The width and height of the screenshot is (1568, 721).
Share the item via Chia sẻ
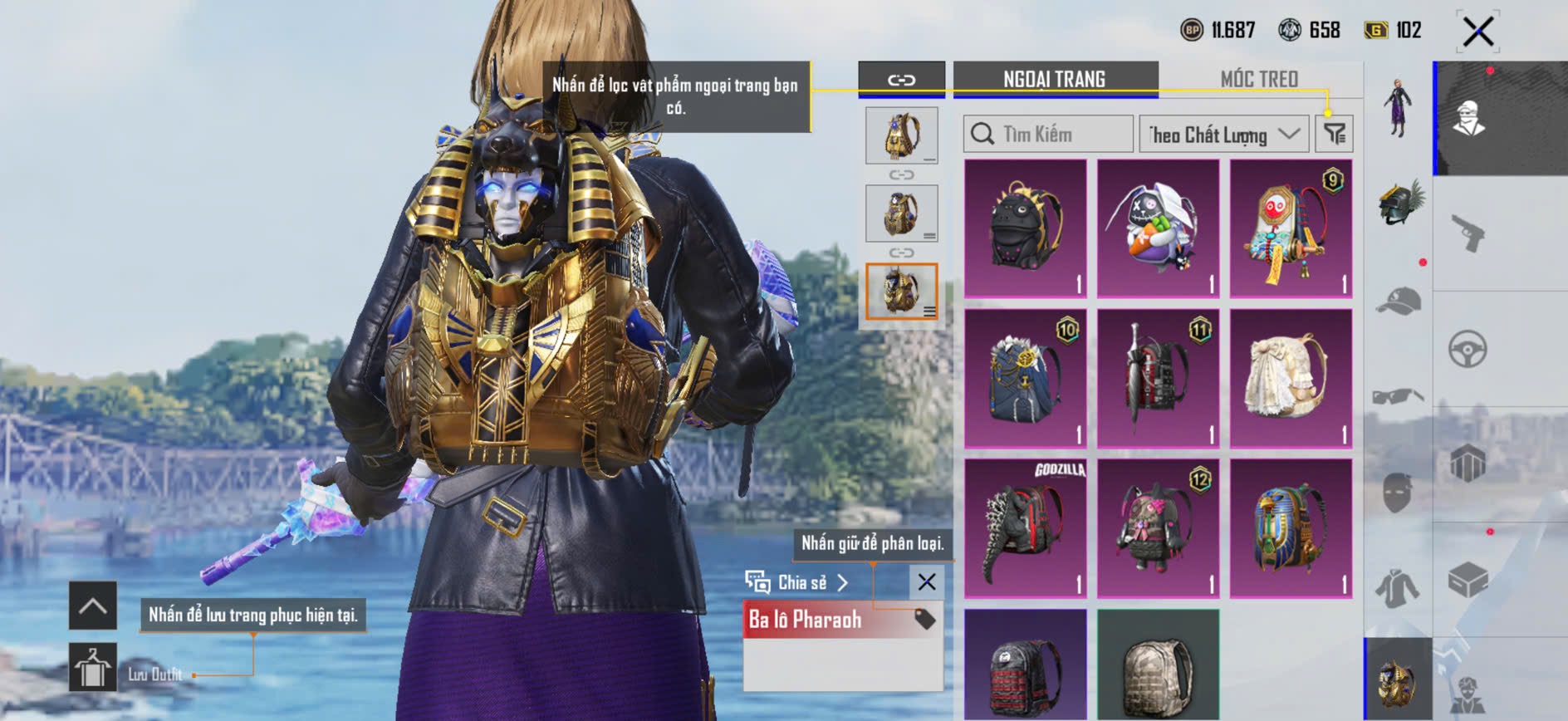[797, 582]
